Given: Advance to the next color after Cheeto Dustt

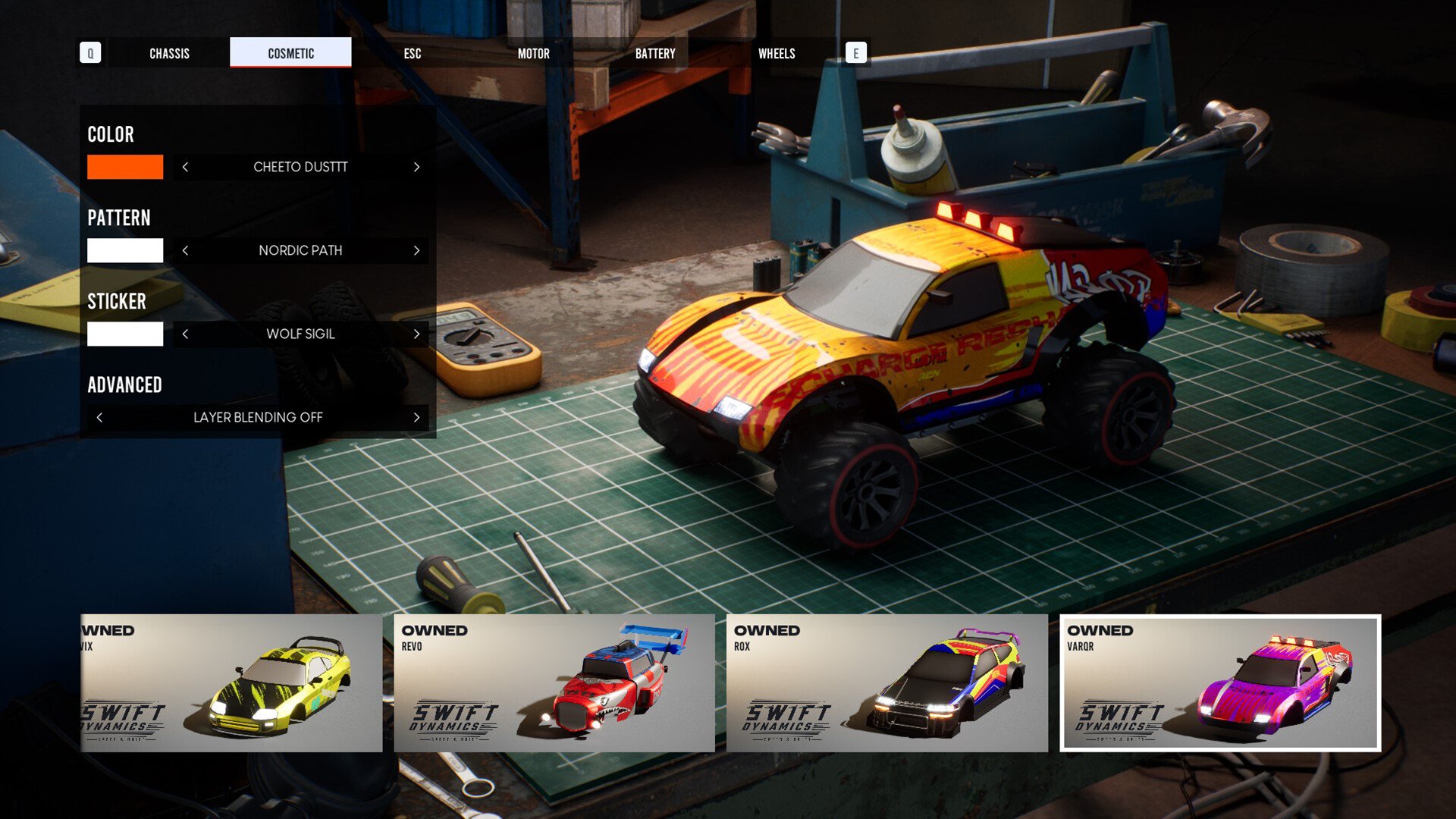Looking at the screenshot, I should (x=416, y=167).
